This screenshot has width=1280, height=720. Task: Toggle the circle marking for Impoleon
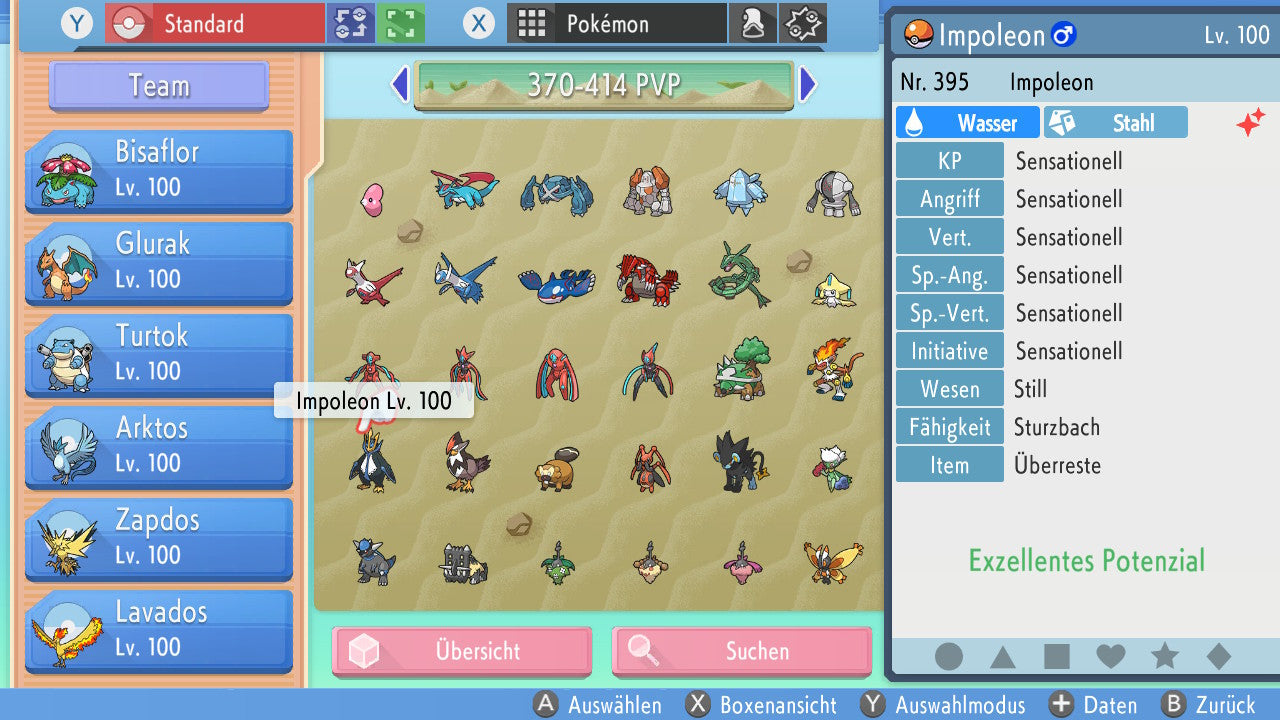click(x=948, y=657)
